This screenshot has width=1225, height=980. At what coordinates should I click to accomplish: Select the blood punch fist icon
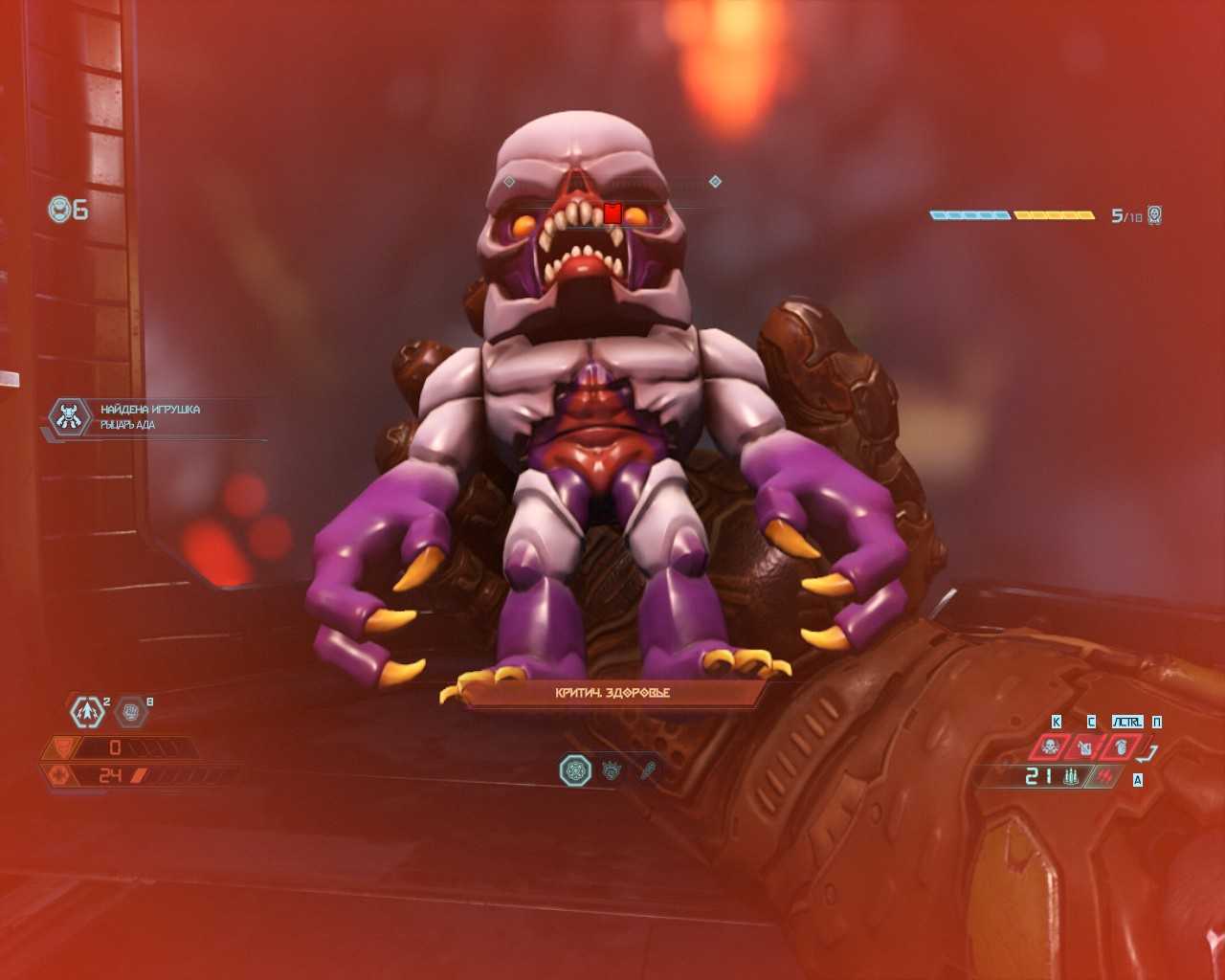[1121, 746]
